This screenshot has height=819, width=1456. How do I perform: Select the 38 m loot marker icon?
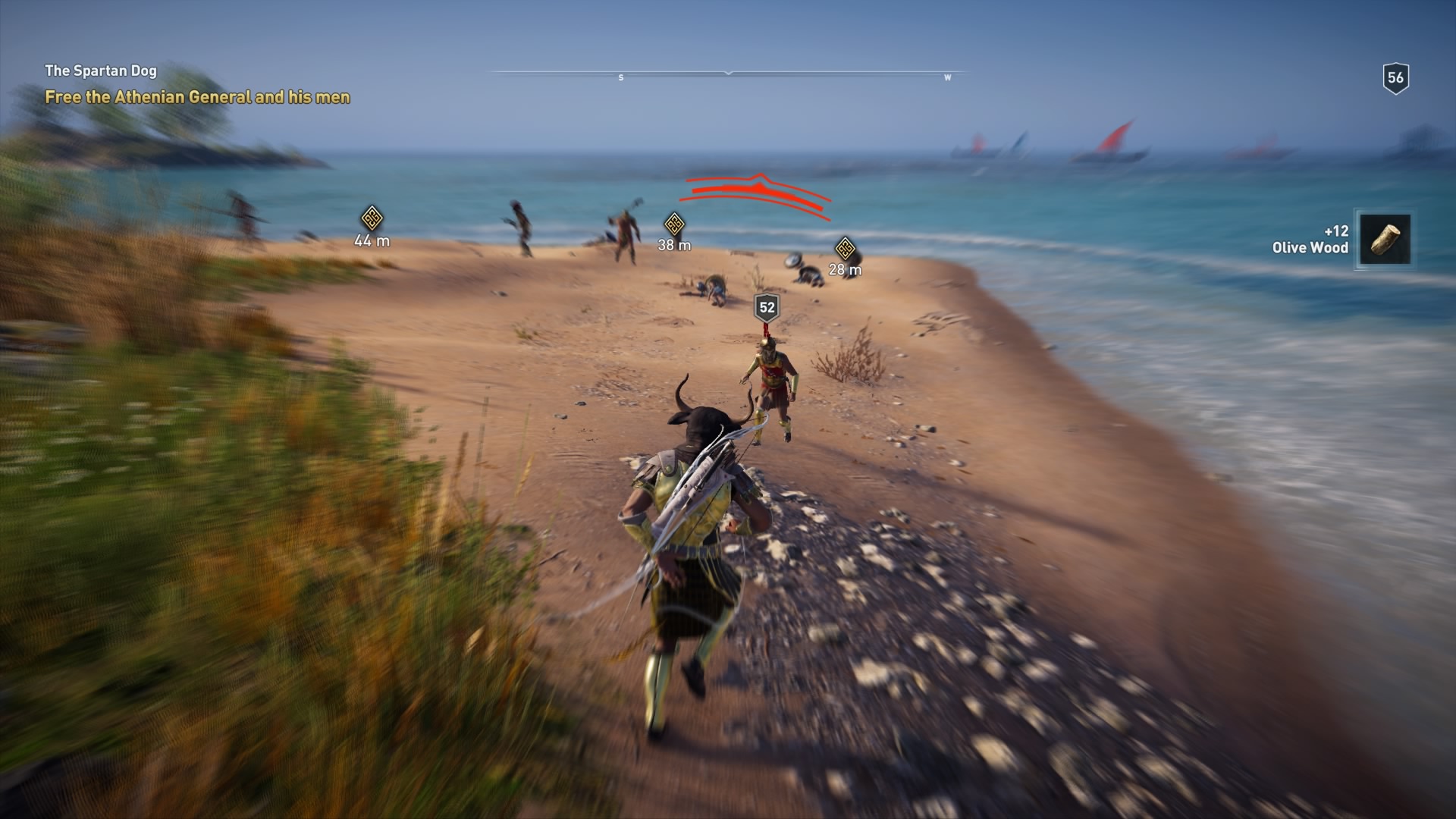coord(675,224)
